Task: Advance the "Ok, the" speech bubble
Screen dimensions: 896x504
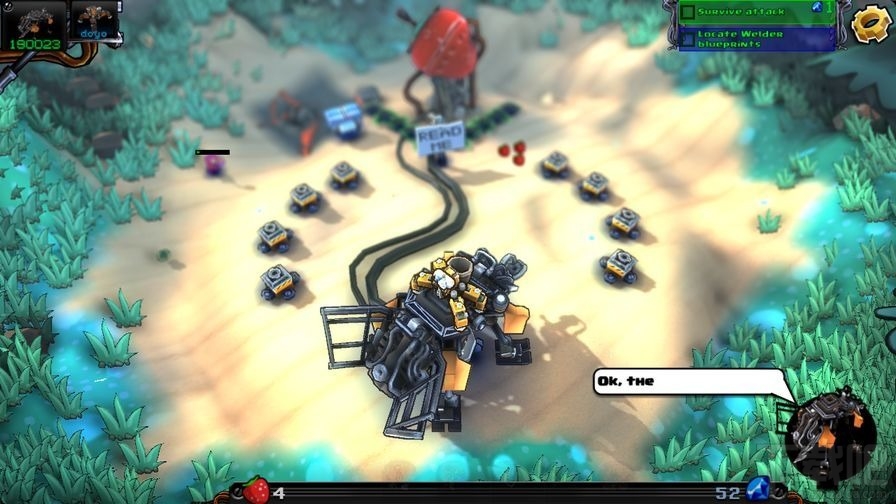Action: click(x=688, y=381)
